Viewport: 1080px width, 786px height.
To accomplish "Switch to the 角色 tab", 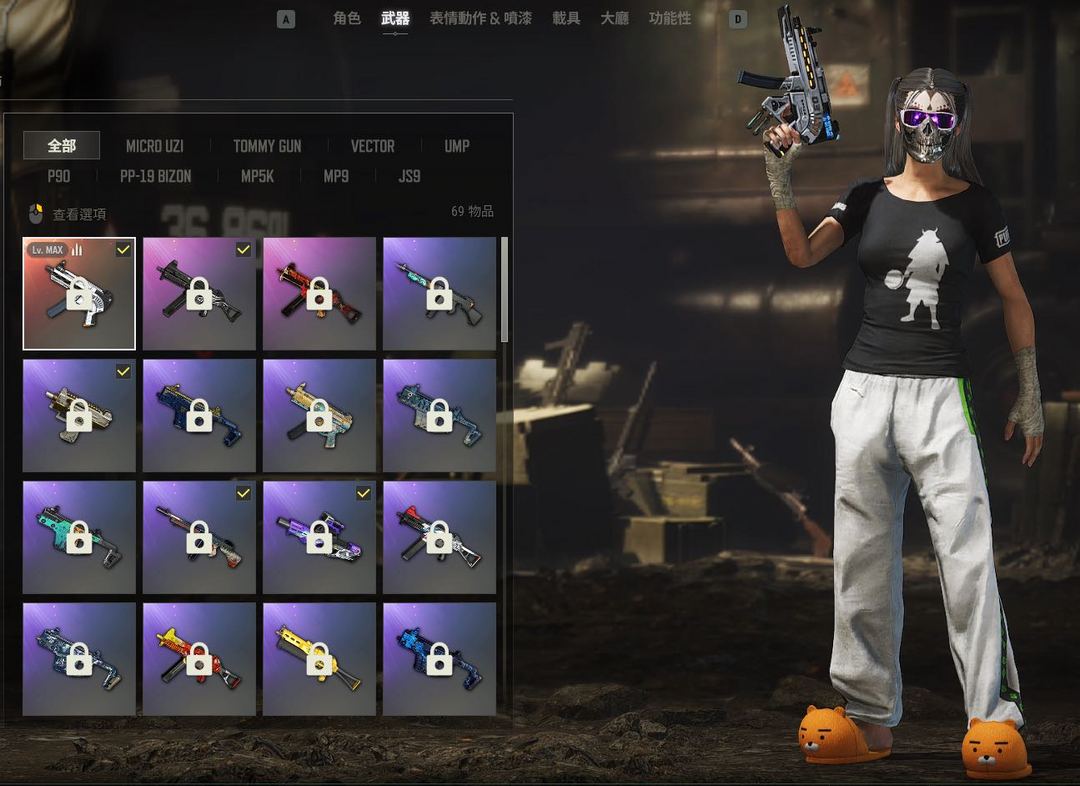I will coord(347,18).
